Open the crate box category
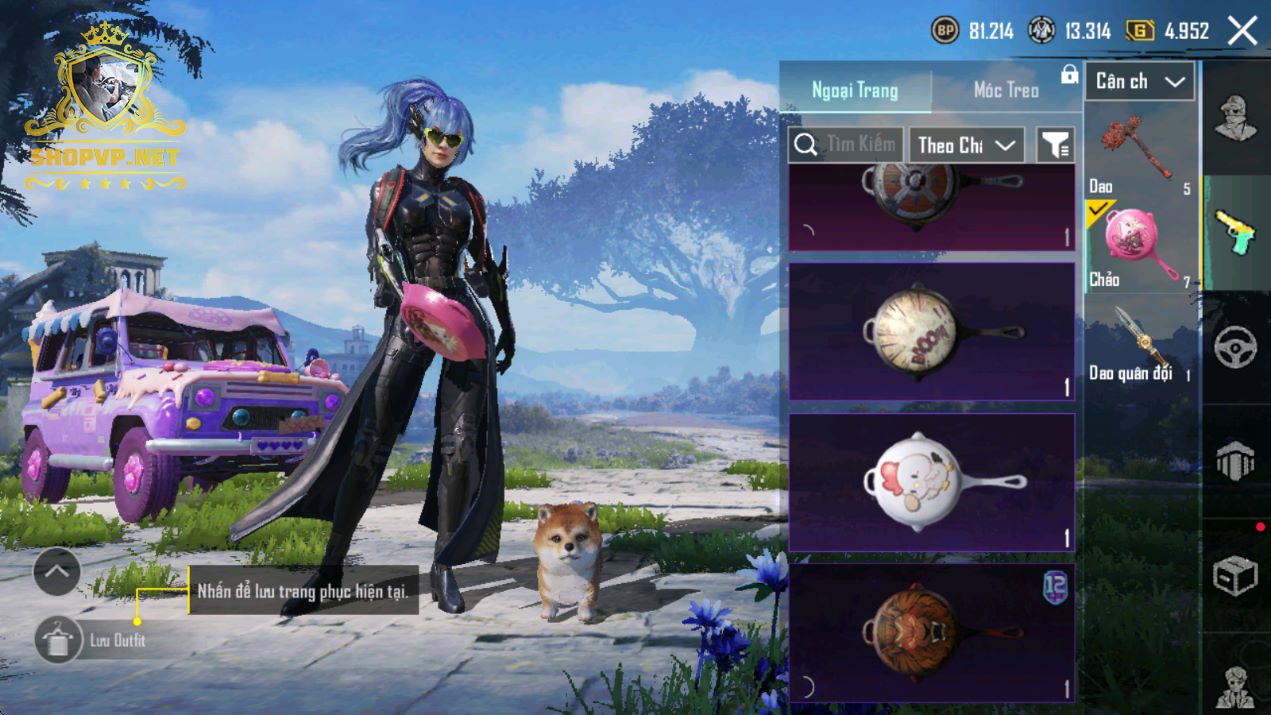The image size is (1271, 715). (1236, 575)
